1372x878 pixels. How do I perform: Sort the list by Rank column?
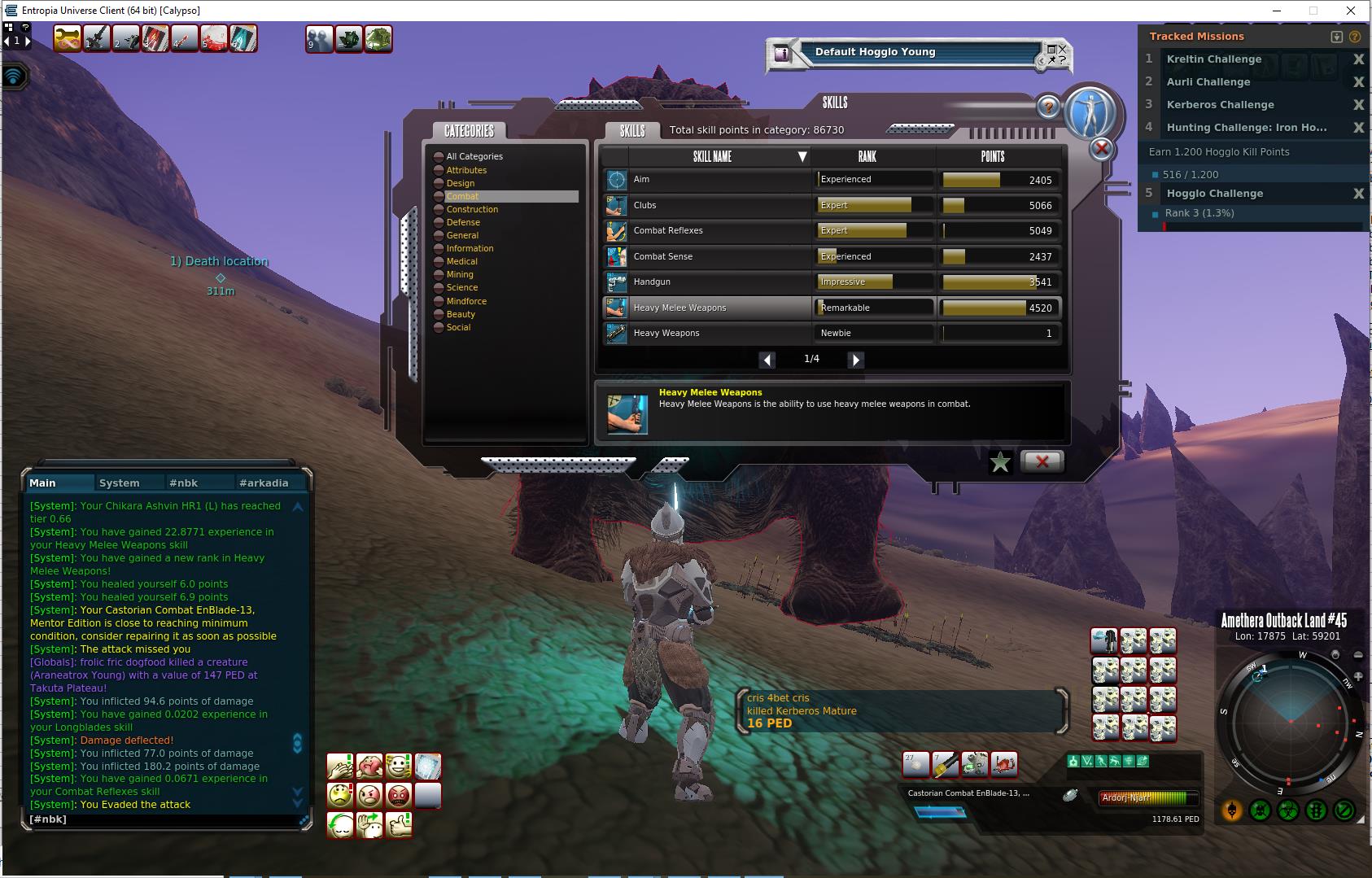[x=867, y=156]
